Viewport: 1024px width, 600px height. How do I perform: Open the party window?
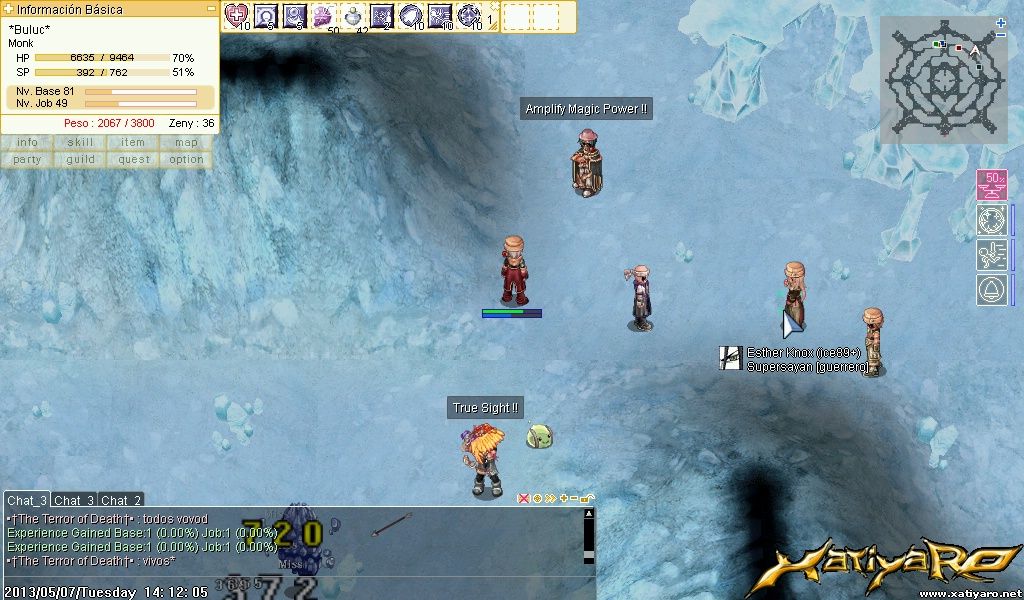coord(27,159)
